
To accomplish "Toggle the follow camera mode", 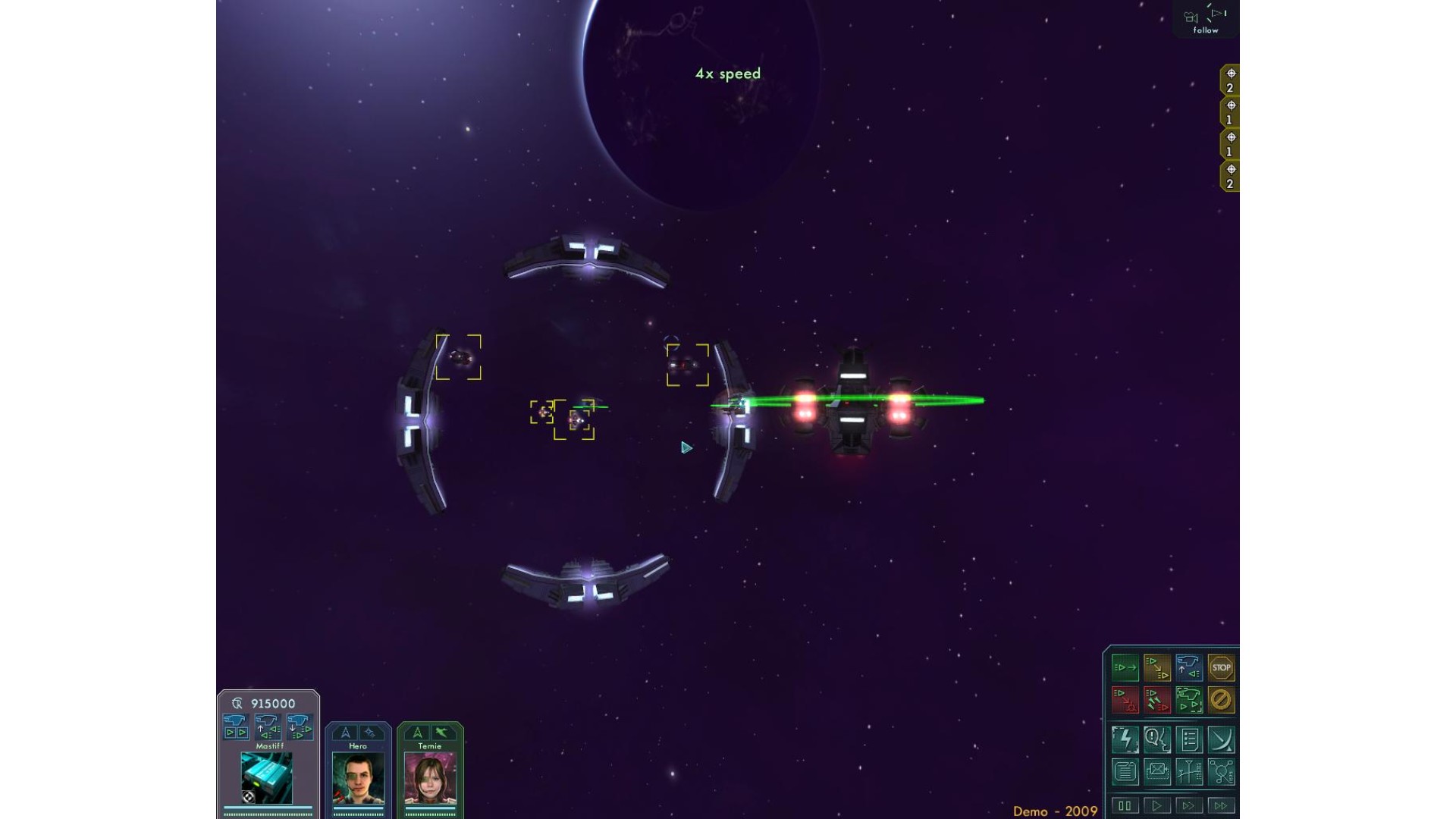I will 1206,20.
